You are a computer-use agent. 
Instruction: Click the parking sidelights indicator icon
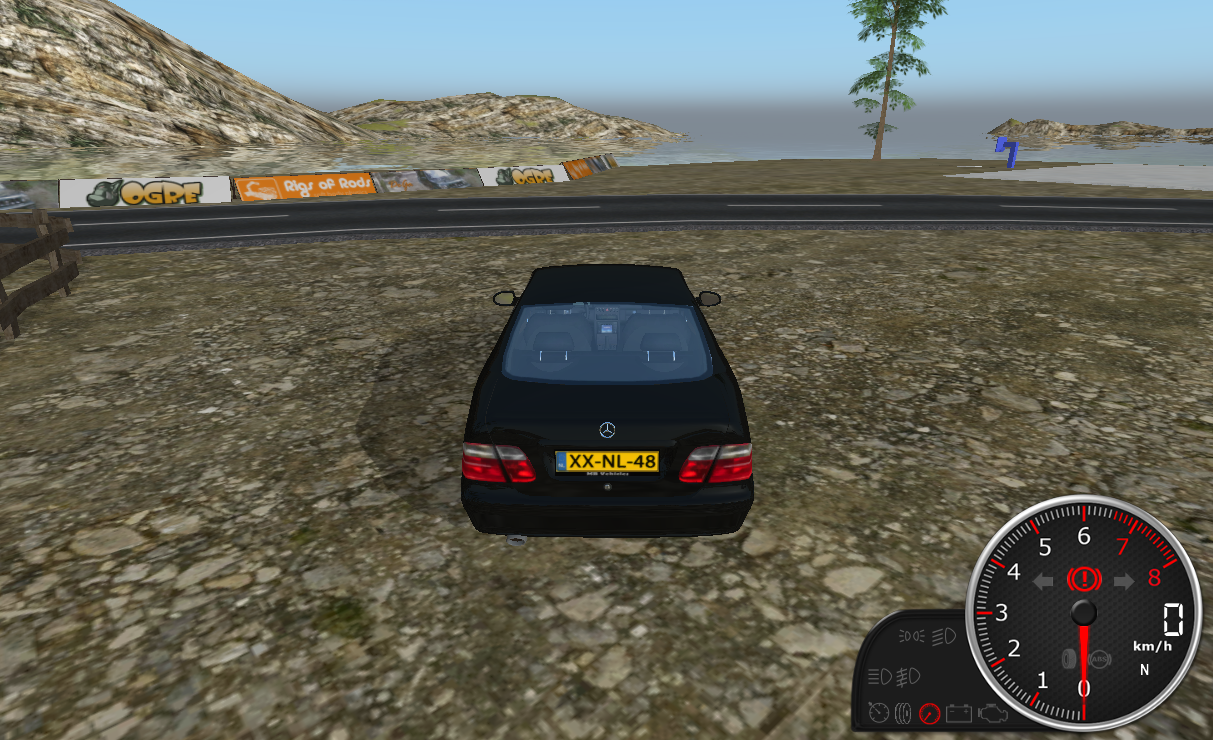click(912, 635)
